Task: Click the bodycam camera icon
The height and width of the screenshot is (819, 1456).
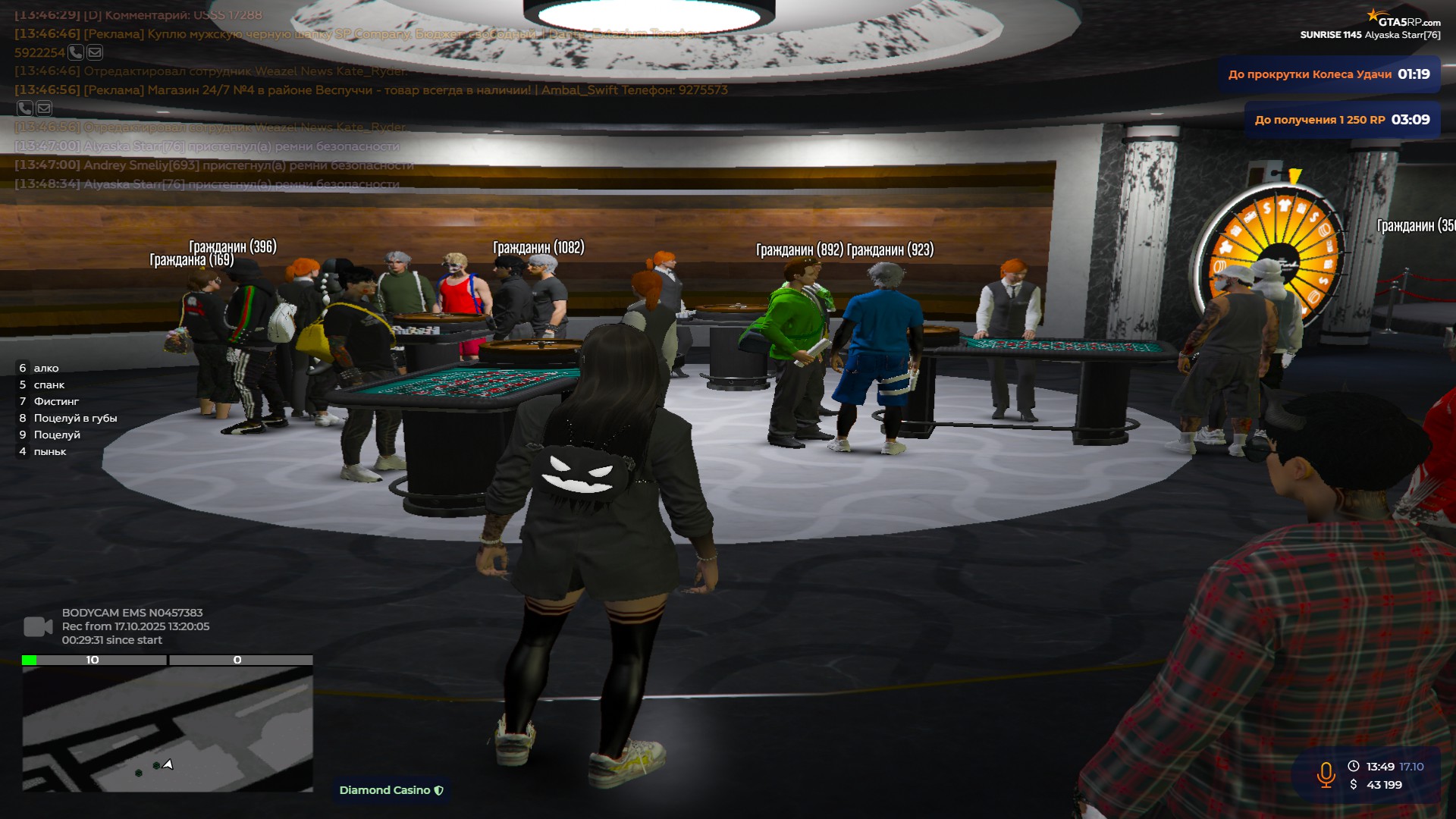Action: click(x=38, y=626)
